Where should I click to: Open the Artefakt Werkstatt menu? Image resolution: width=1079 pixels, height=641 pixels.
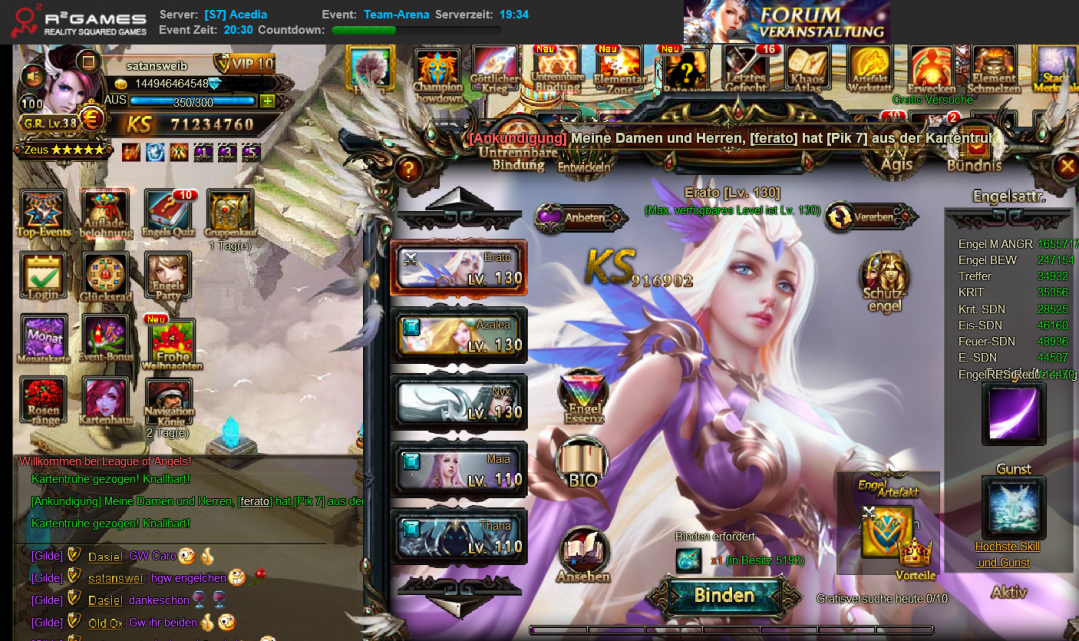coord(869,68)
